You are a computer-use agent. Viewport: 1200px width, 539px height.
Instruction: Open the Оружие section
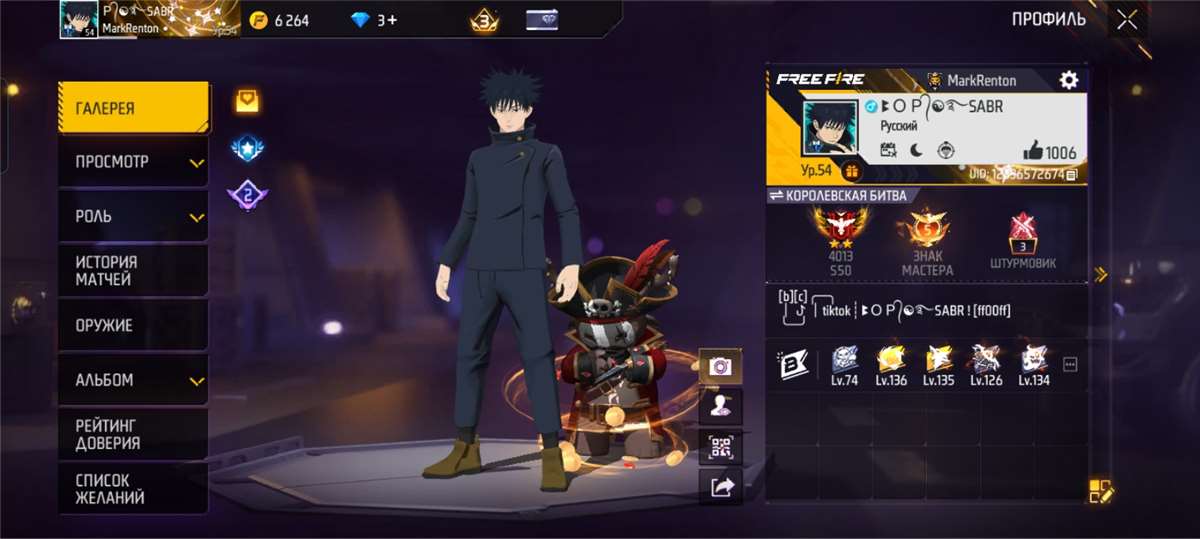(x=133, y=325)
